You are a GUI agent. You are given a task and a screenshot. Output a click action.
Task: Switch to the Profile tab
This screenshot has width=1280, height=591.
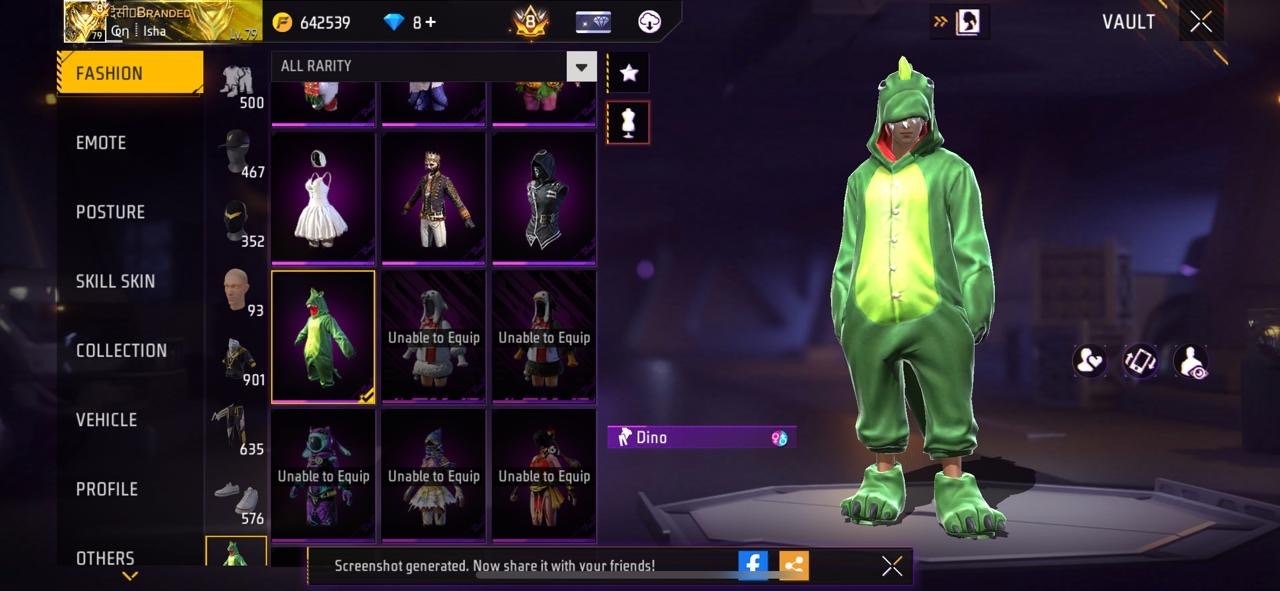coord(106,489)
